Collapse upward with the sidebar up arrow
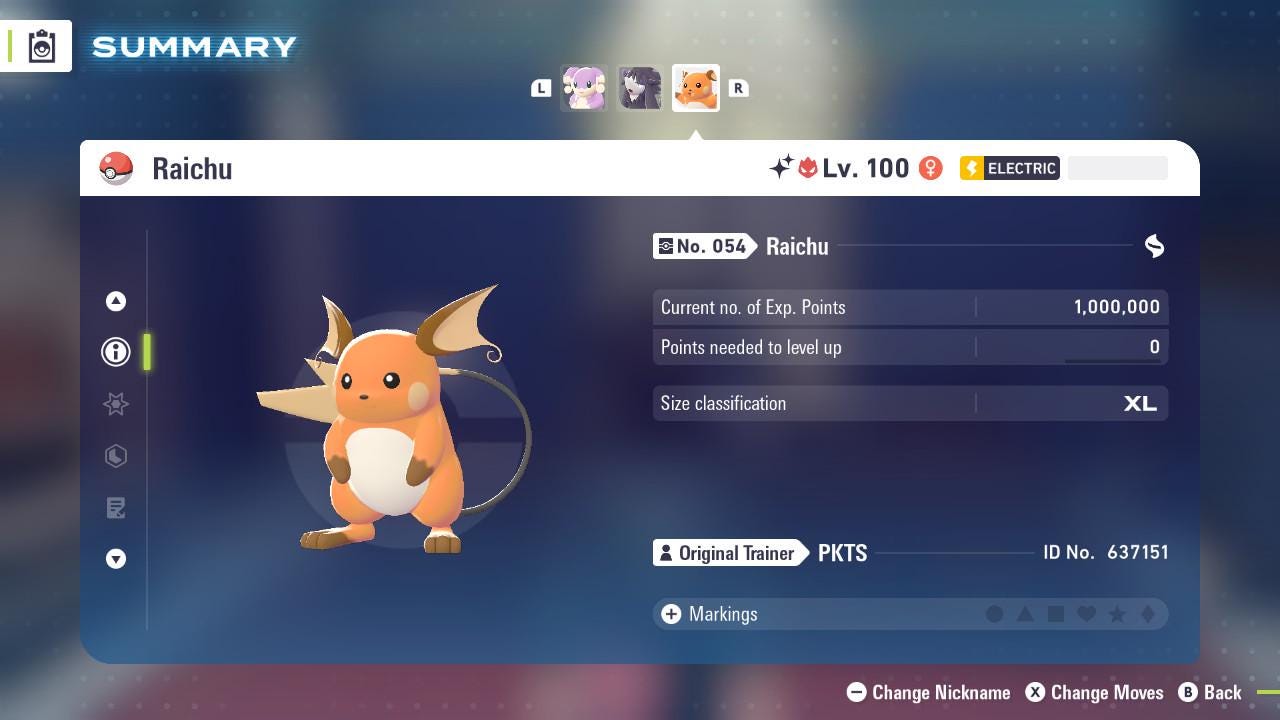This screenshot has height=720, width=1280. 116,301
